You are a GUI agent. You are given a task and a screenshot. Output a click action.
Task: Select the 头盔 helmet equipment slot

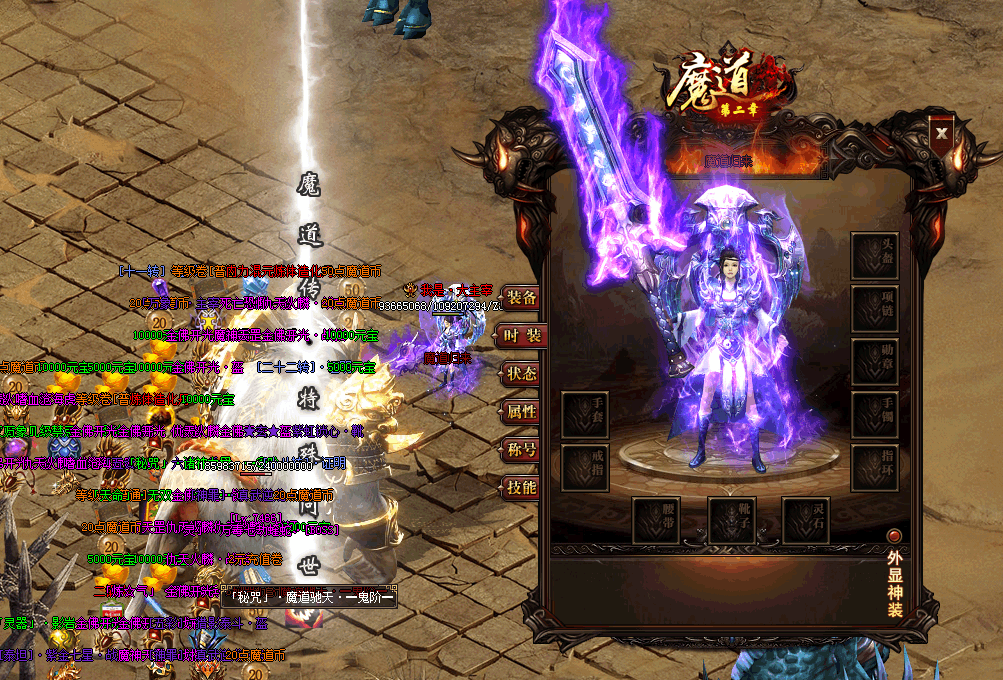coord(875,256)
